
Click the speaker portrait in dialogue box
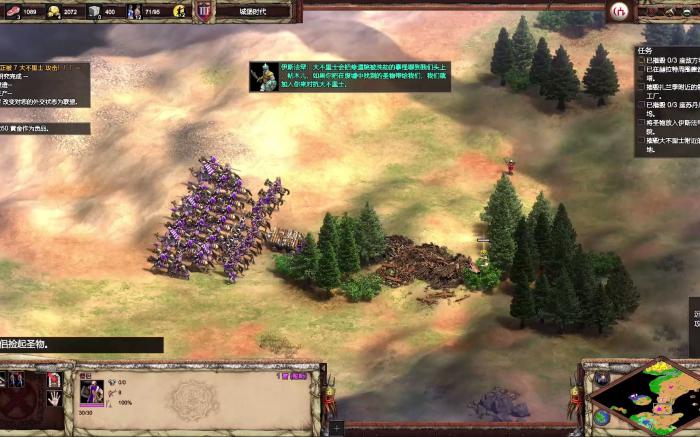[x=265, y=77]
